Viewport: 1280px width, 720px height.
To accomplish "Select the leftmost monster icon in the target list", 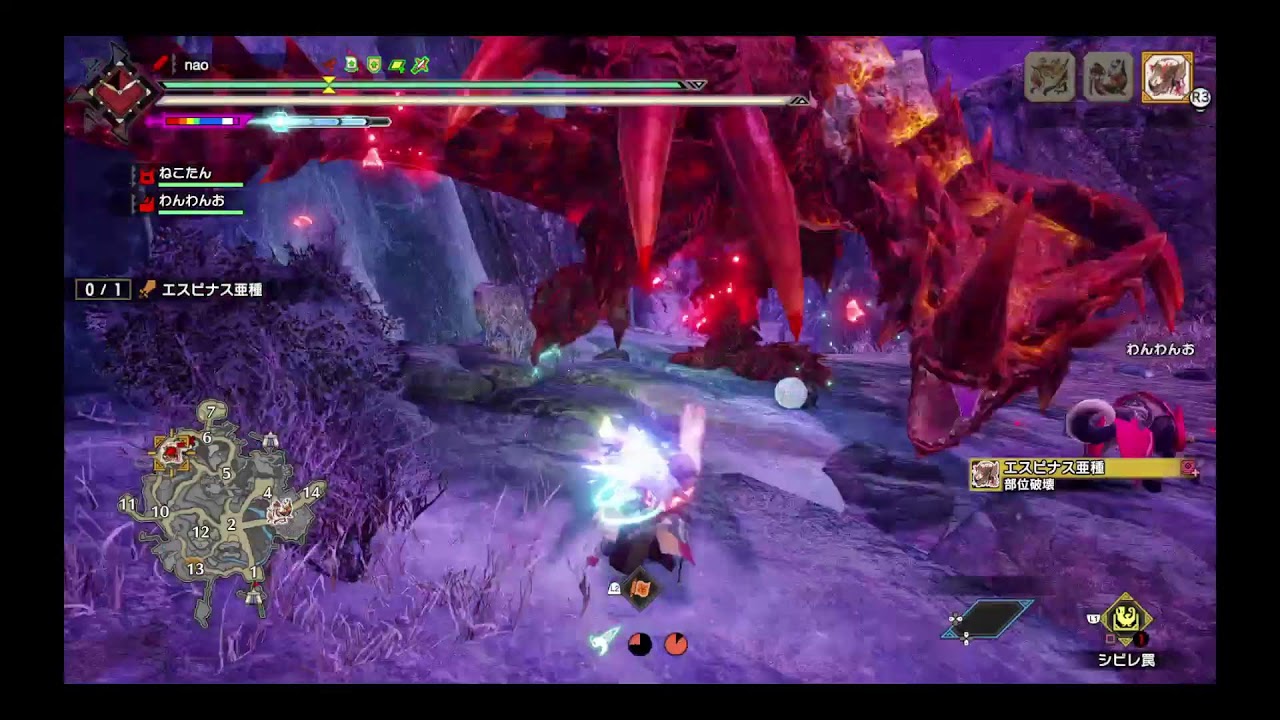I will coord(1050,77).
